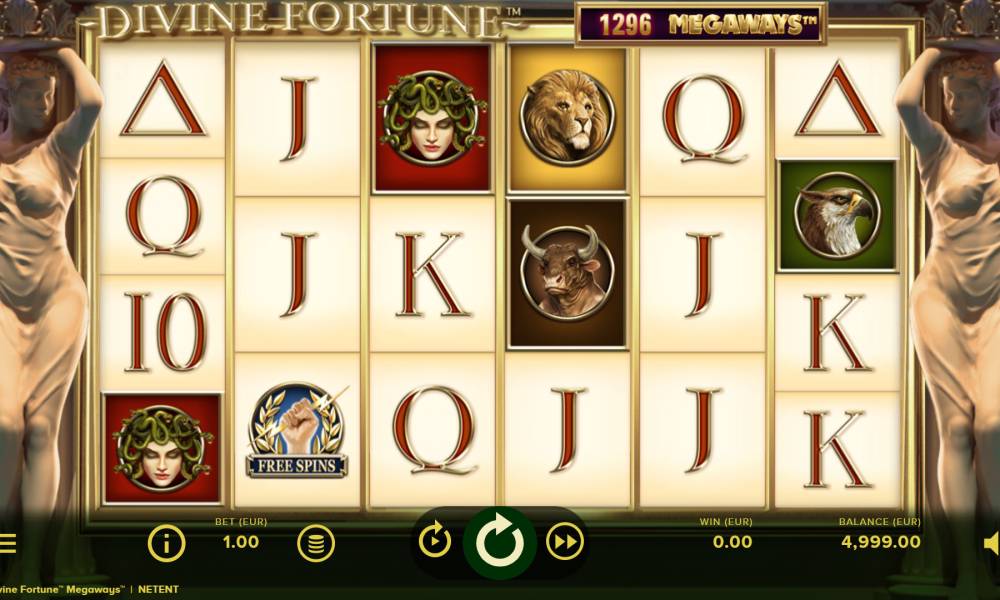Spin the reels with the green button
Viewport: 1000px width, 600px height.
tap(499, 542)
